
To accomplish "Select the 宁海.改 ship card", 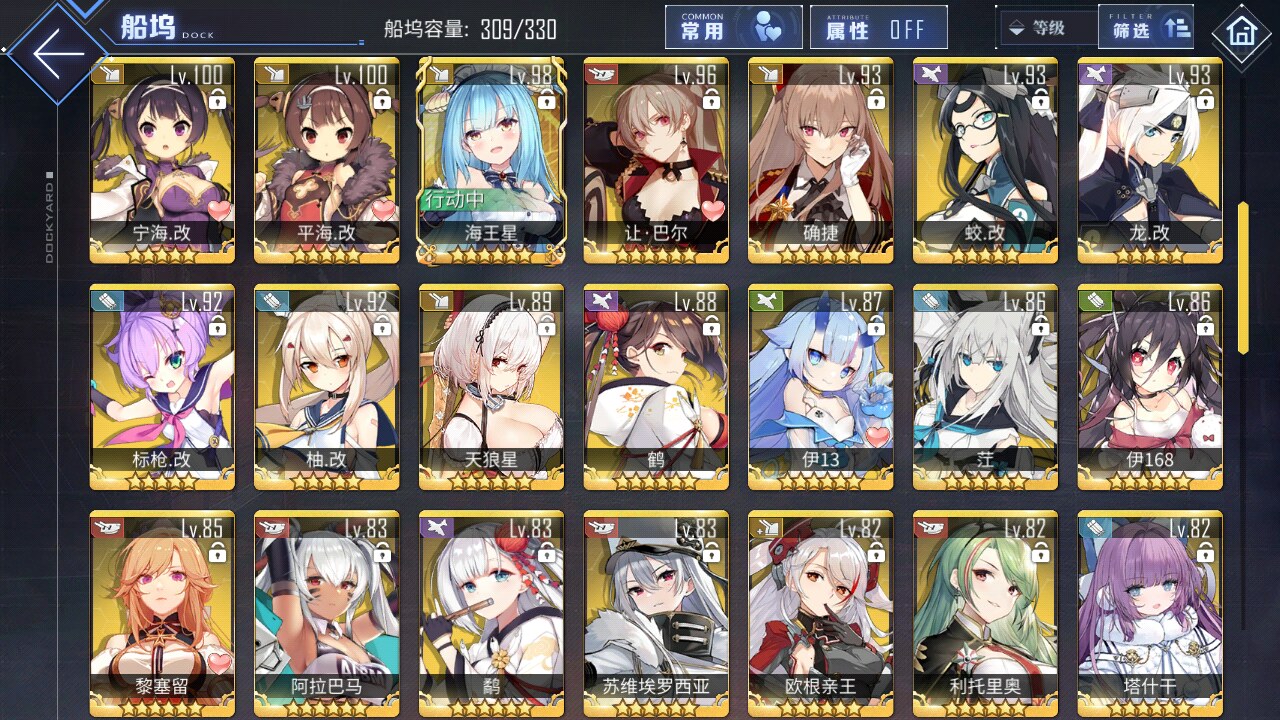I will pos(162,160).
